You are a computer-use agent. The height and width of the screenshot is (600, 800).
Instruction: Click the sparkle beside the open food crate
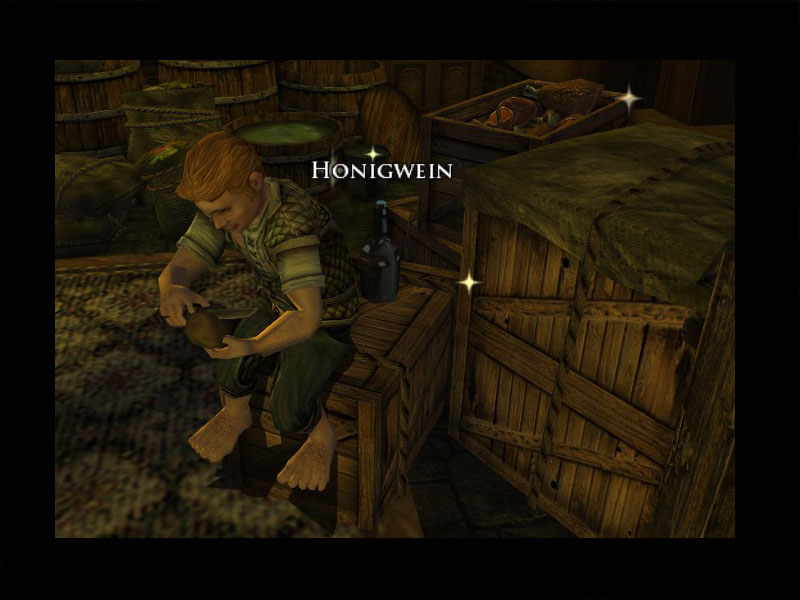(629, 98)
